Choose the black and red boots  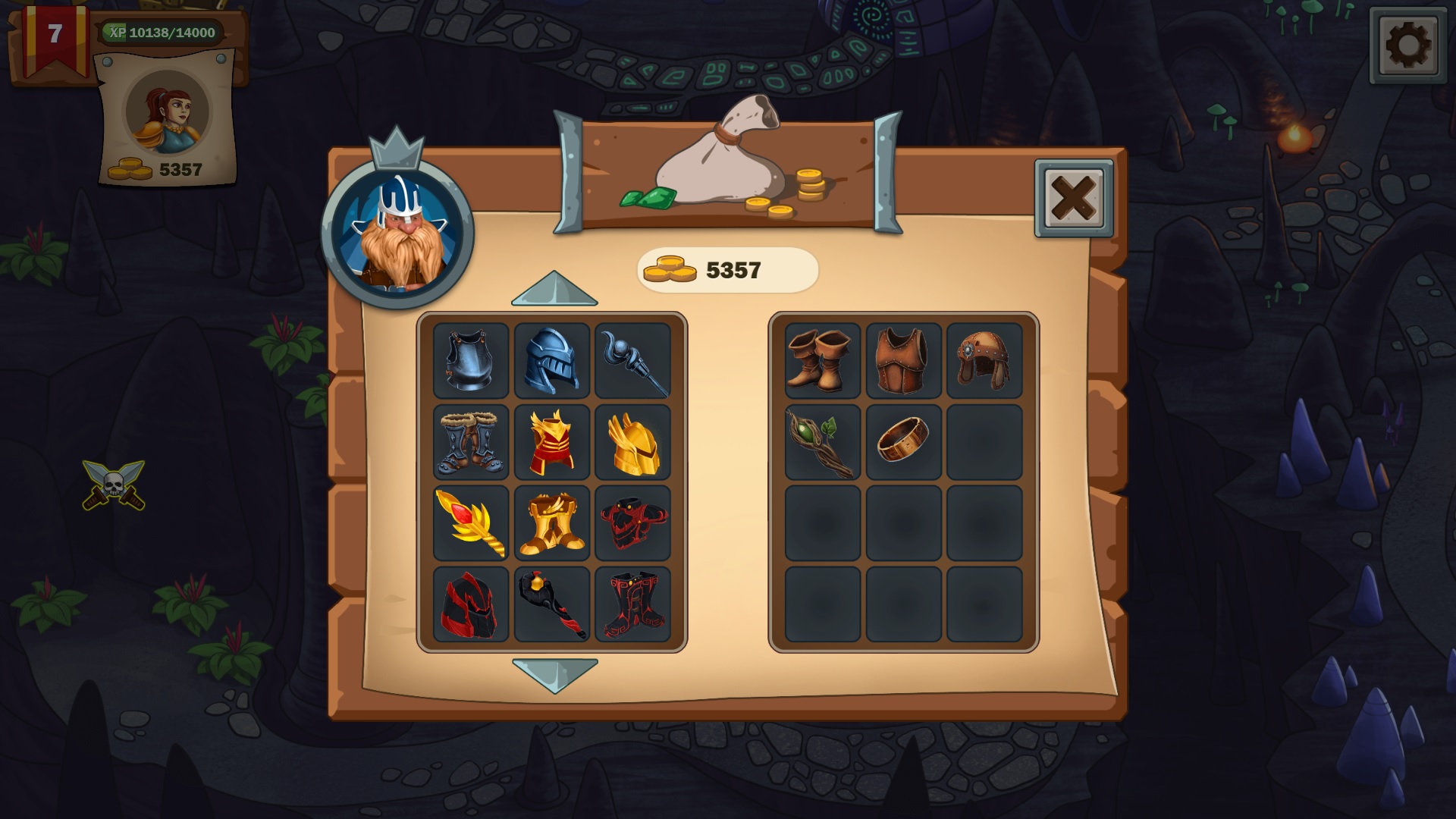click(634, 604)
